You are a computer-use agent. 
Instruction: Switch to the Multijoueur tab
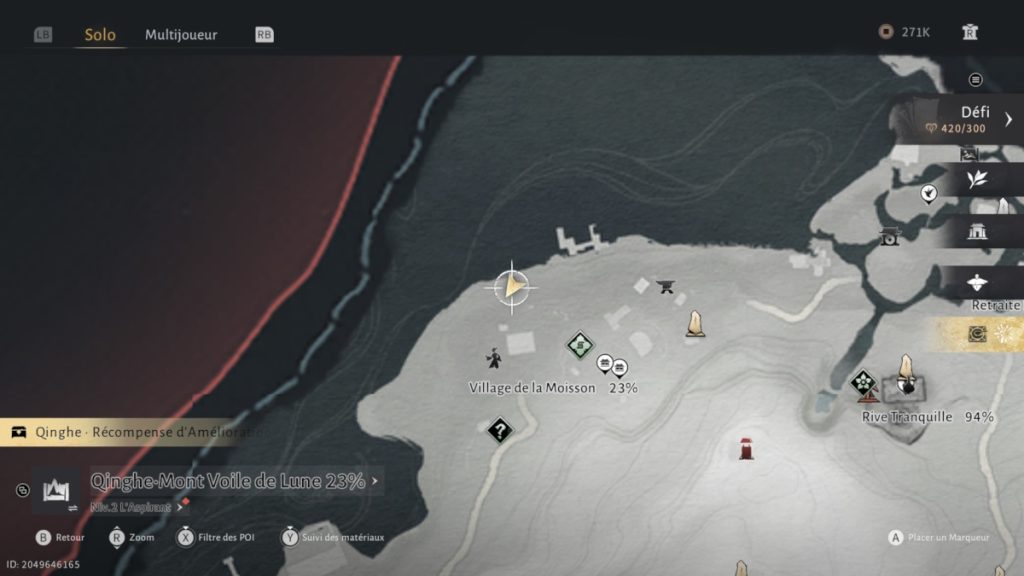[181, 35]
